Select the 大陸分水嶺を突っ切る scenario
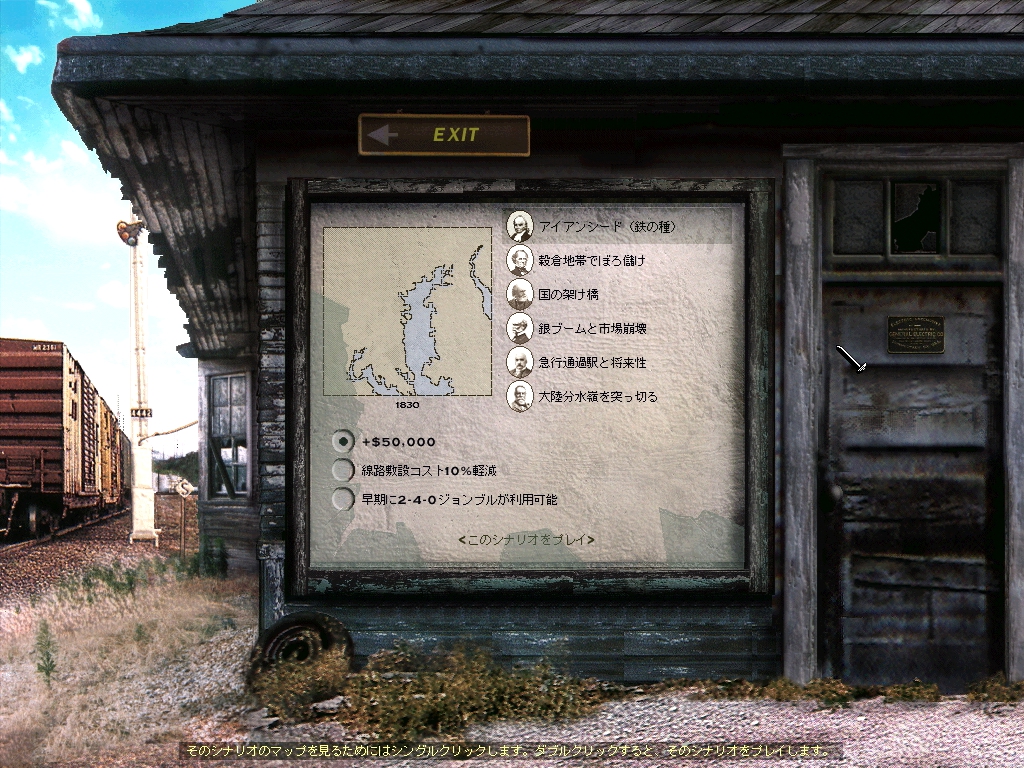Viewport: 1024px width, 768px height. [598, 396]
